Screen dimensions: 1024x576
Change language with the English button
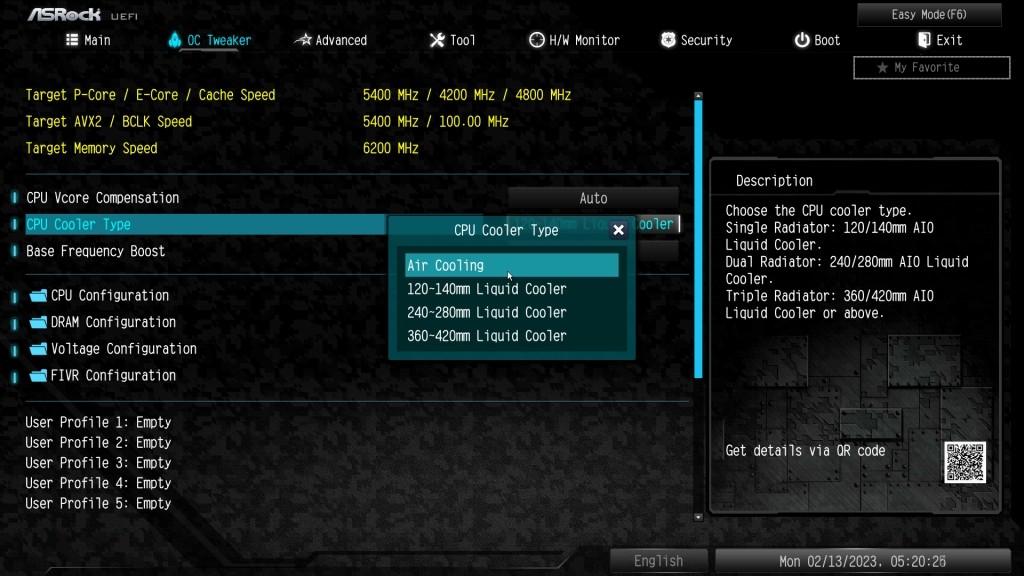(x=658, y=561)
